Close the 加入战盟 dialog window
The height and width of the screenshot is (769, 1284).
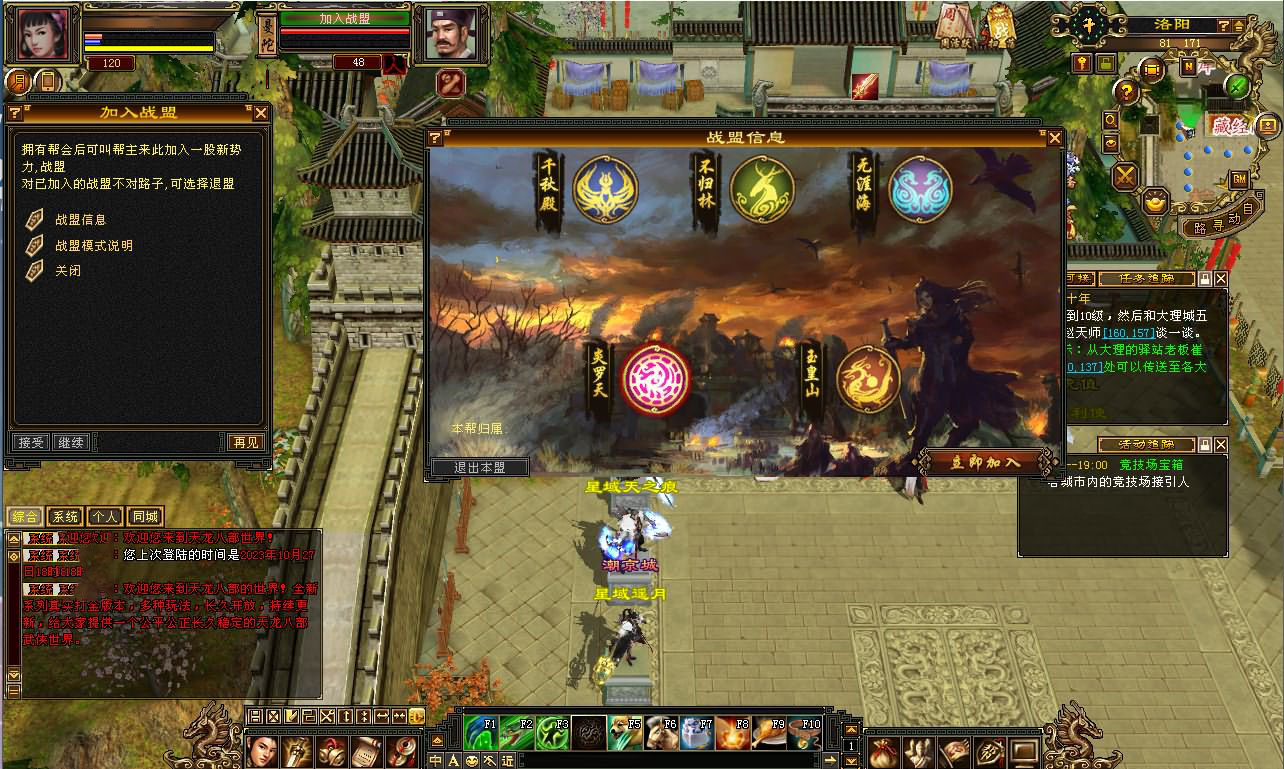[261, 113]
